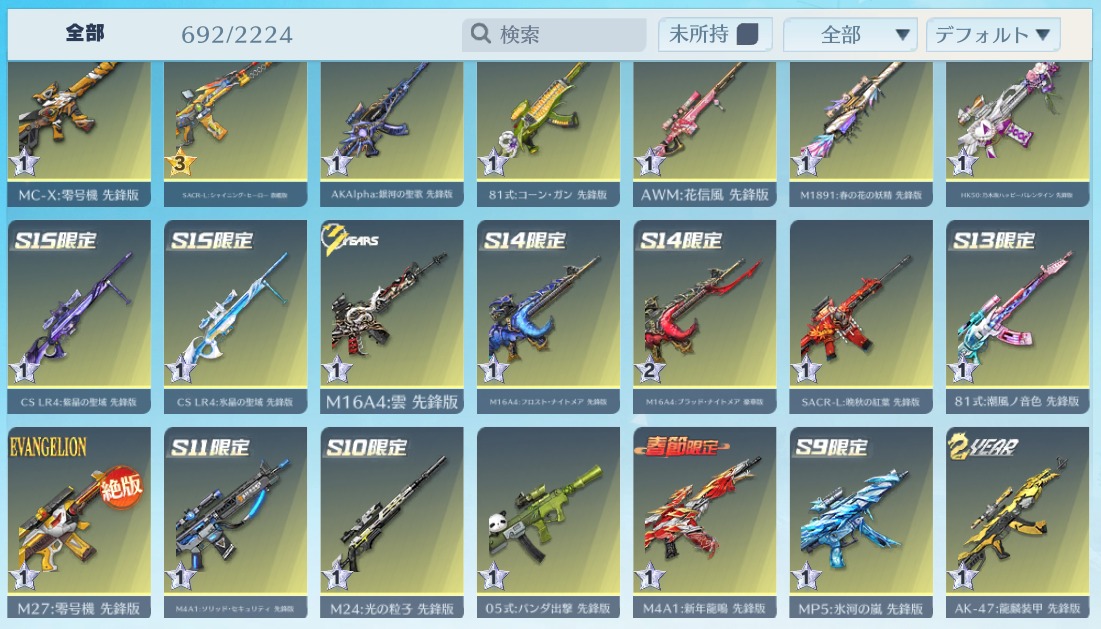Select the red SACR-L weapon card

point(861,315)
